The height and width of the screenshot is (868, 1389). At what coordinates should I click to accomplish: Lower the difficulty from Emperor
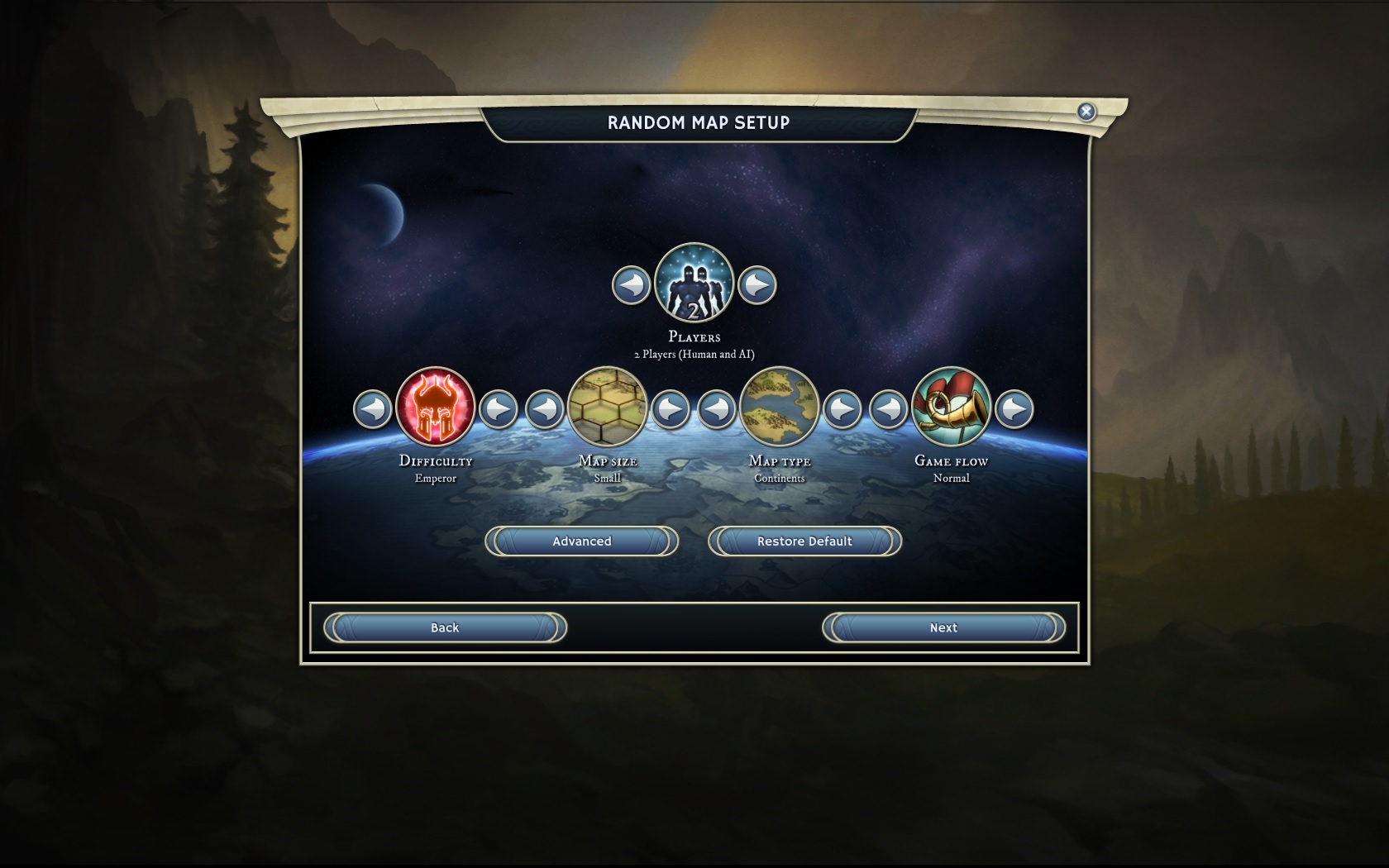[x=373, y=409]
